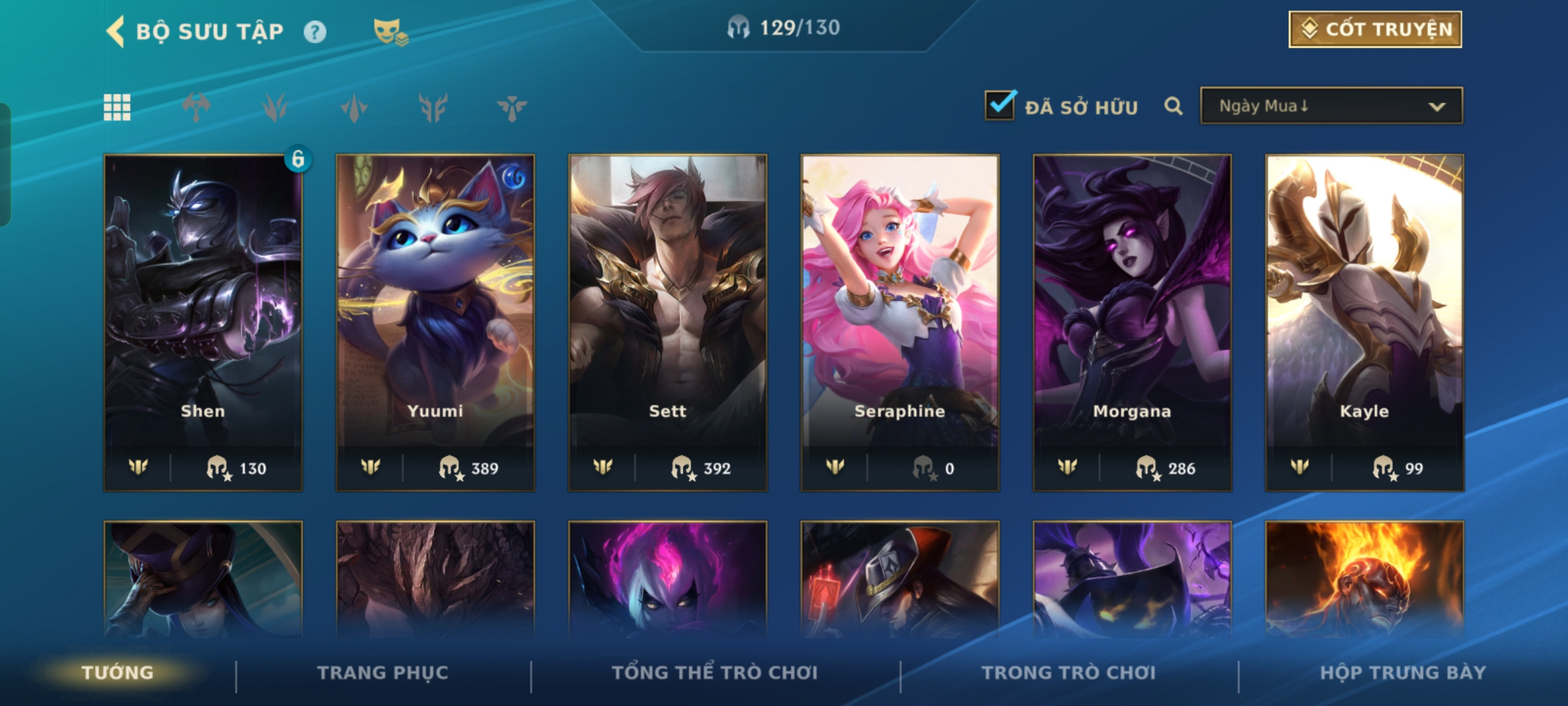
Task: Open the champion search magnifier
Action: coord(1173,106)
